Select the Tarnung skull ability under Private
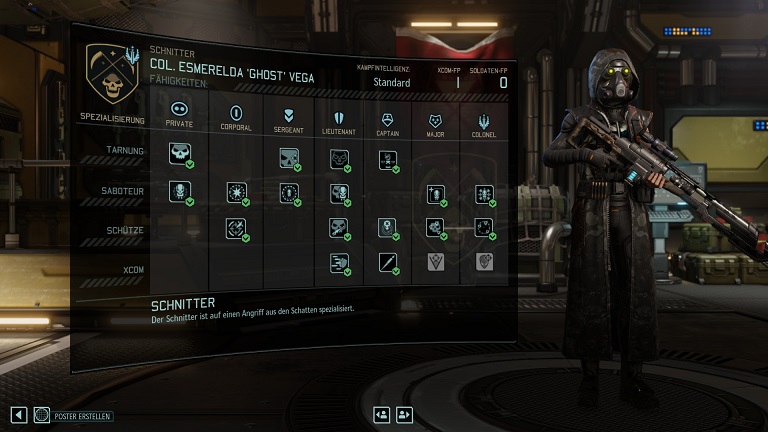The image size is (768, 432). coord(181,154)
